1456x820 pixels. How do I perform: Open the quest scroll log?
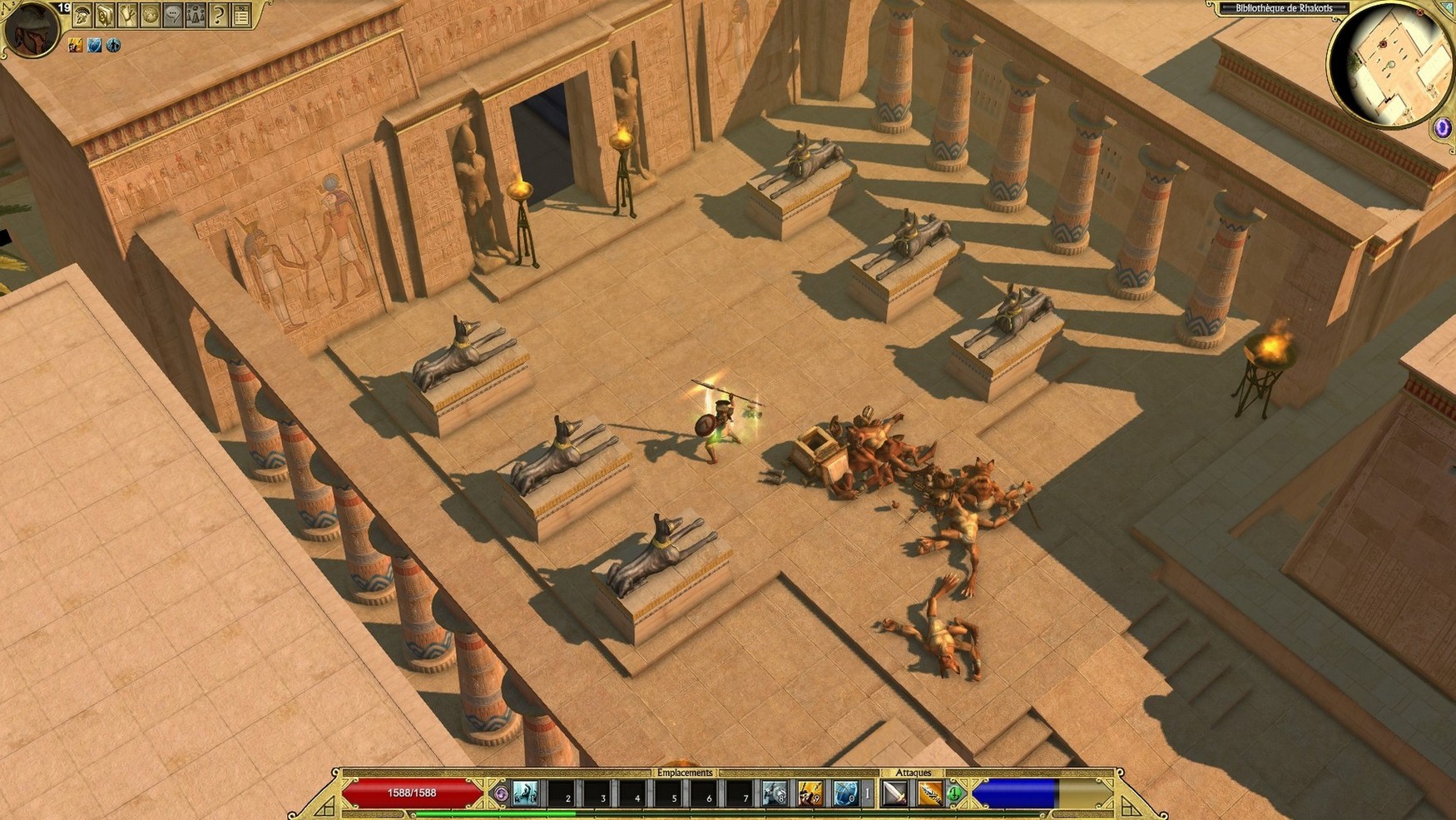pos(127,15)
